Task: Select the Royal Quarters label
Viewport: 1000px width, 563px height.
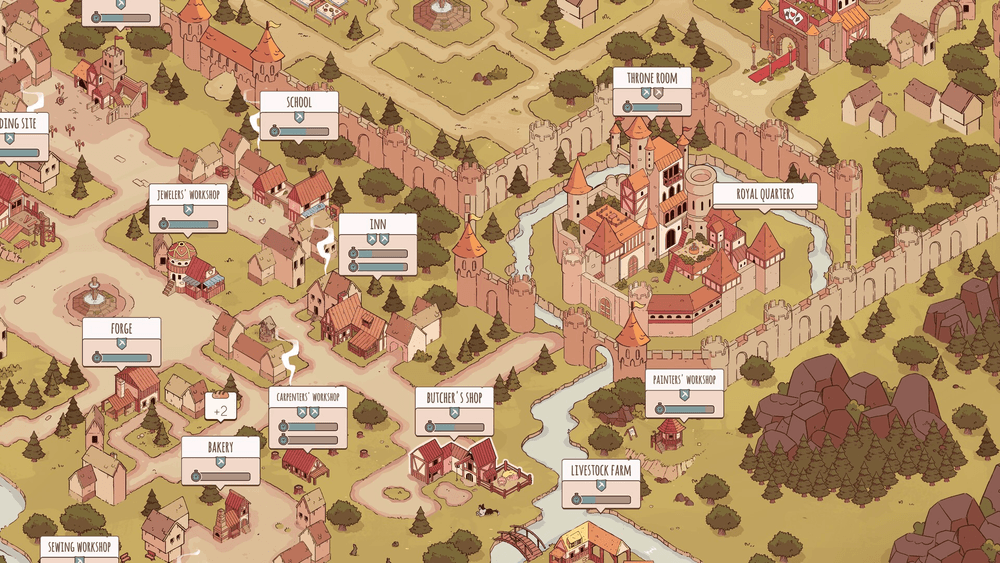Action: 765,194
